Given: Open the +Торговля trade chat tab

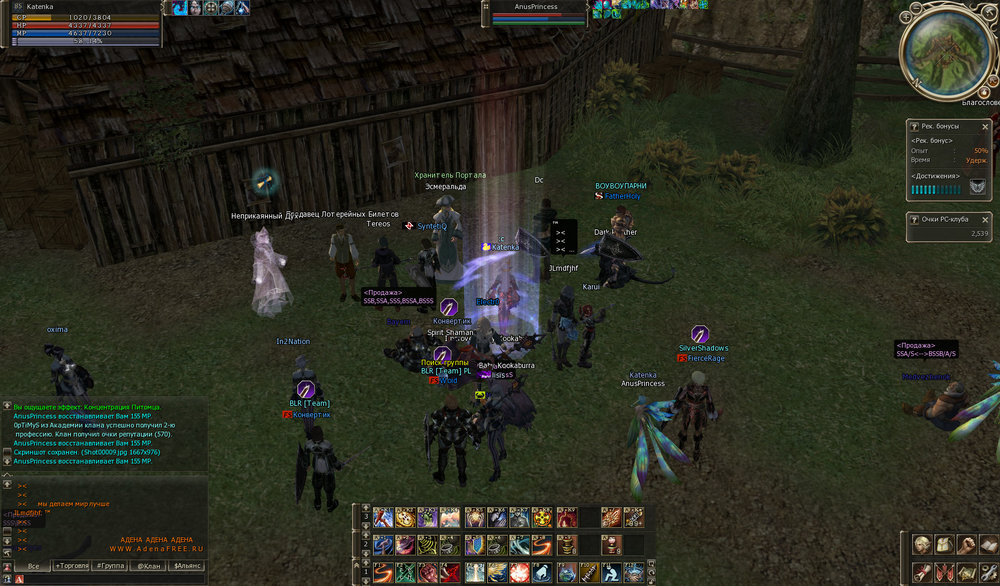Looking at the screenshot, I should coord(71,566).
